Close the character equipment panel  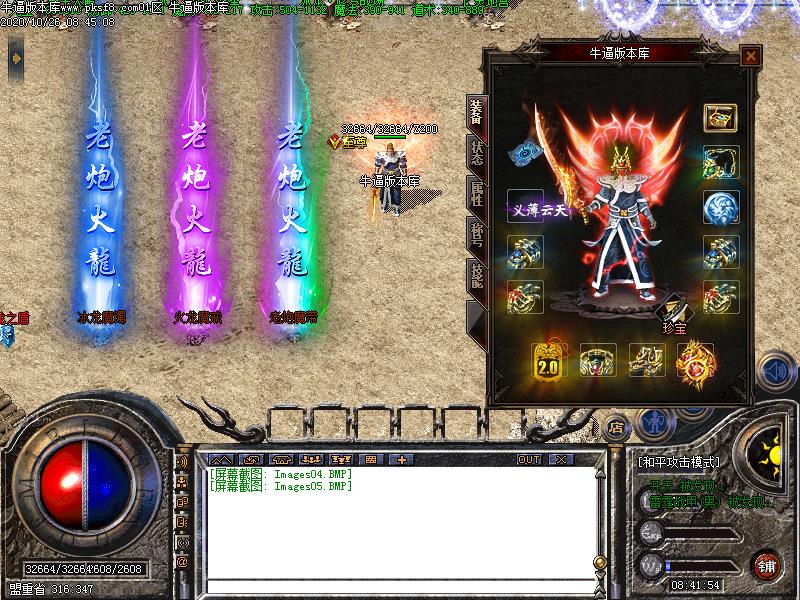point(749,57)
